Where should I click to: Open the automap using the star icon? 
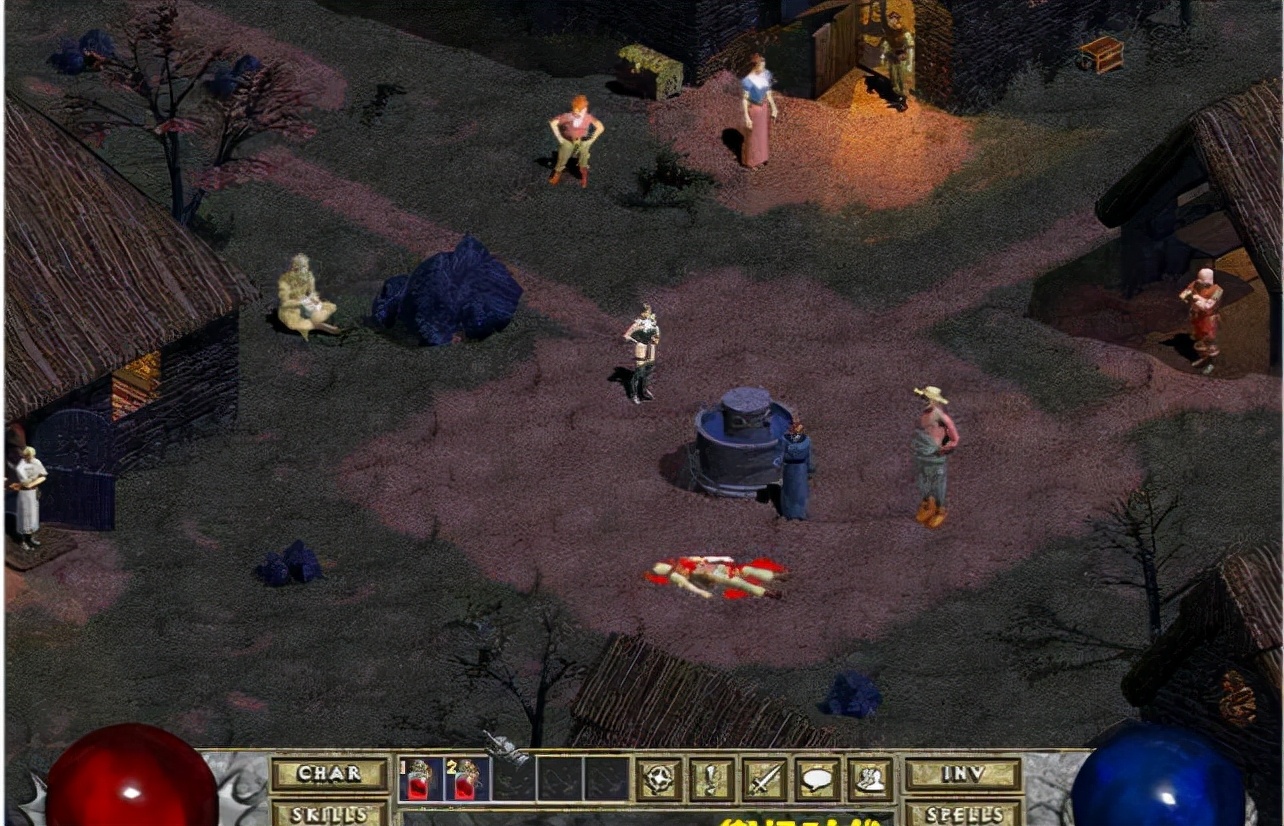[x=657, y=777]
